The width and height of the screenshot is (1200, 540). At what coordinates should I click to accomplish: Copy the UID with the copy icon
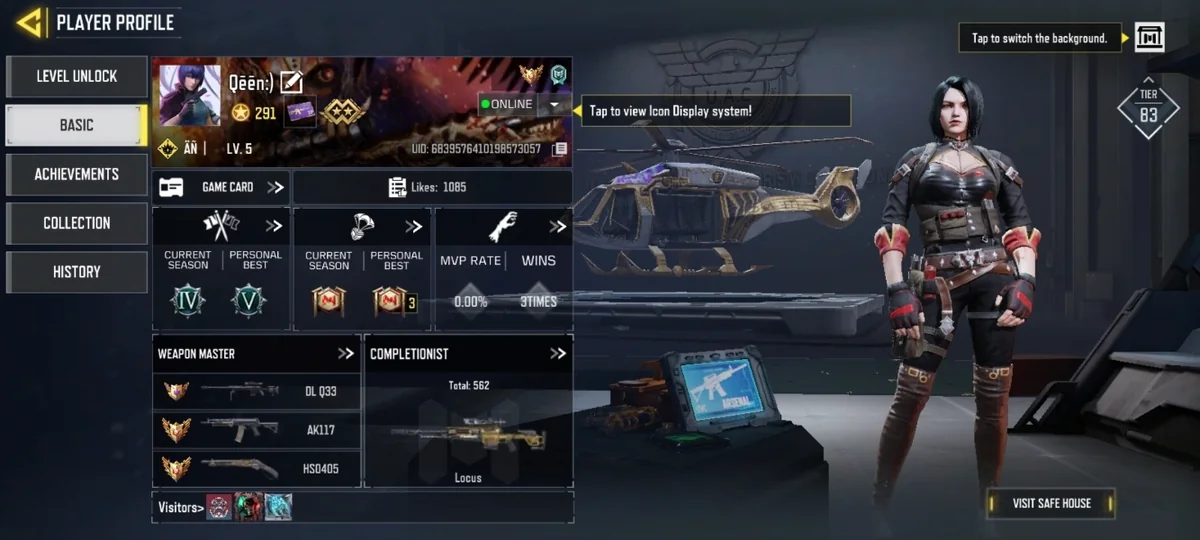pos(560,149)
